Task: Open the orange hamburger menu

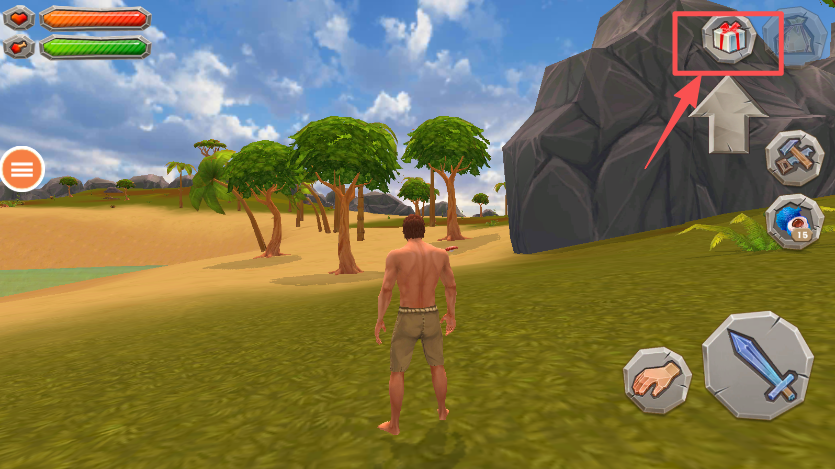Action: tap(22, 170)
